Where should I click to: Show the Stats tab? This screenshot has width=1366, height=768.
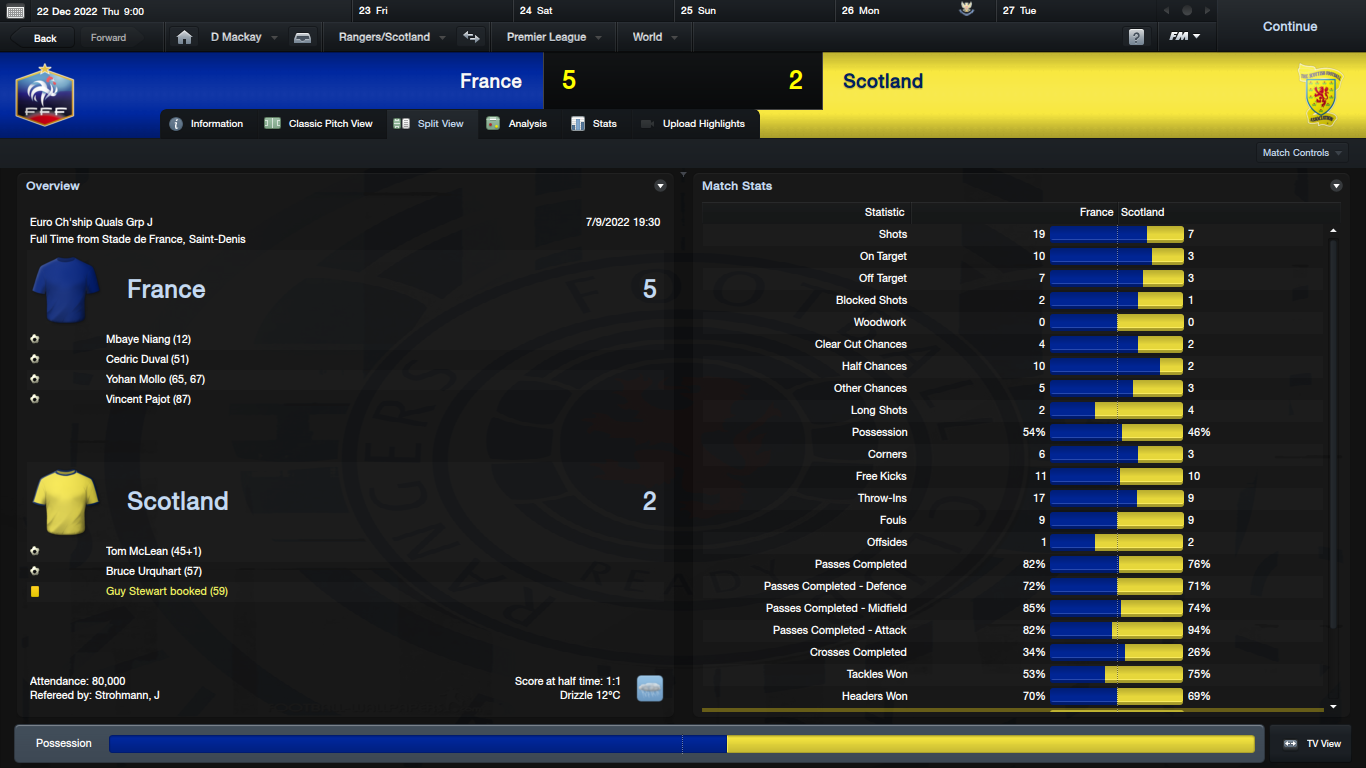pyautogui.click(x=595, y=124)
